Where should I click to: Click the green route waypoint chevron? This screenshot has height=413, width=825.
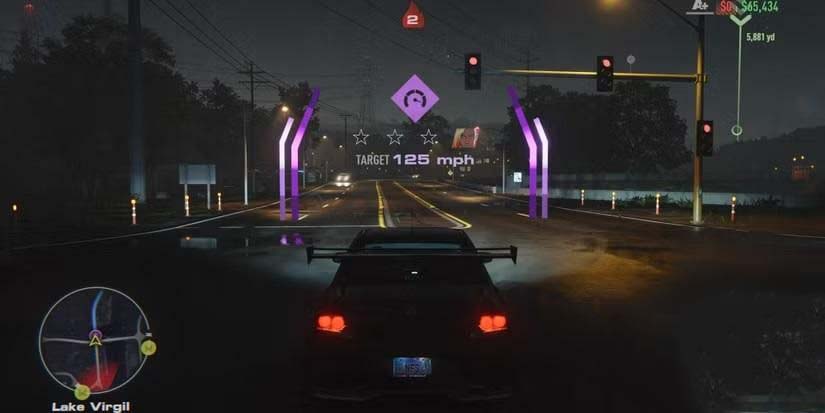coord(740,18)
